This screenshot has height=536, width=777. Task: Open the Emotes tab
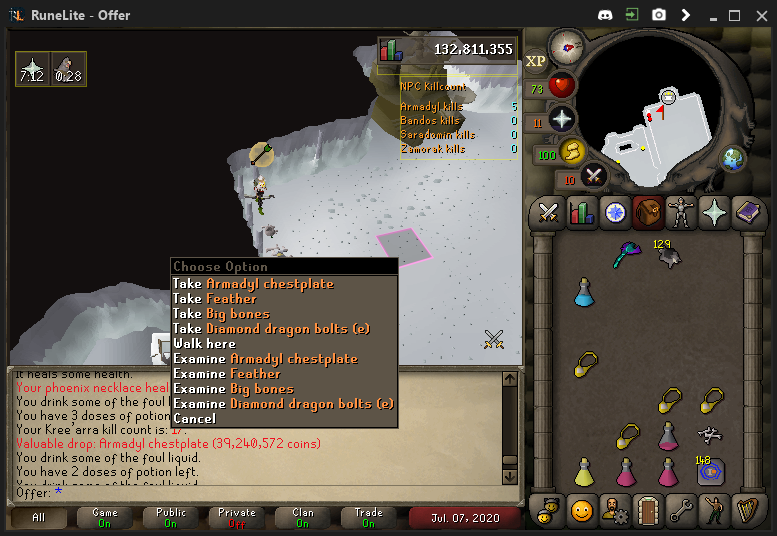pyautogui.click(x=581, y=510)
